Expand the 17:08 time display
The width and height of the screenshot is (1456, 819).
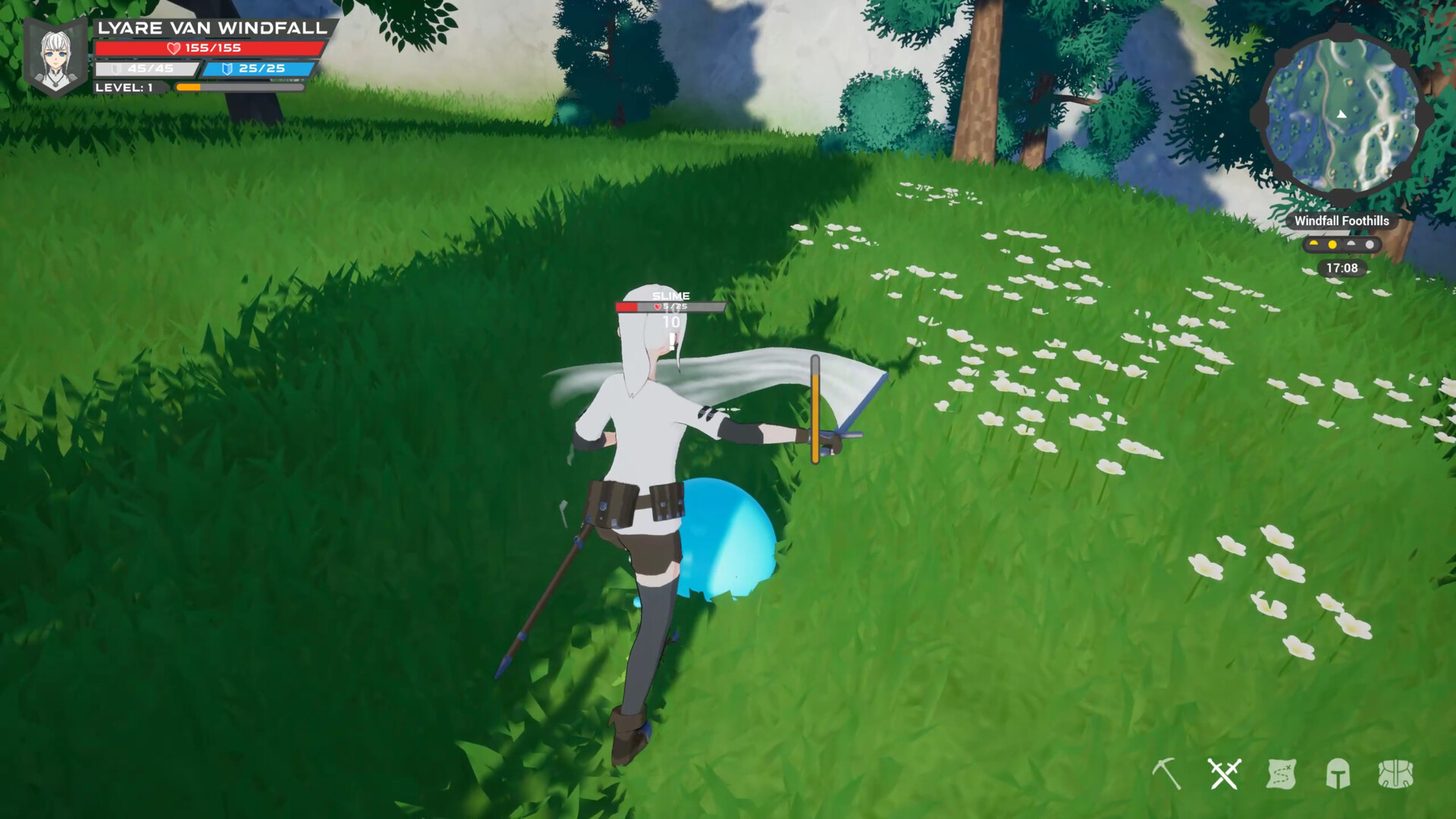point(1342,268)
